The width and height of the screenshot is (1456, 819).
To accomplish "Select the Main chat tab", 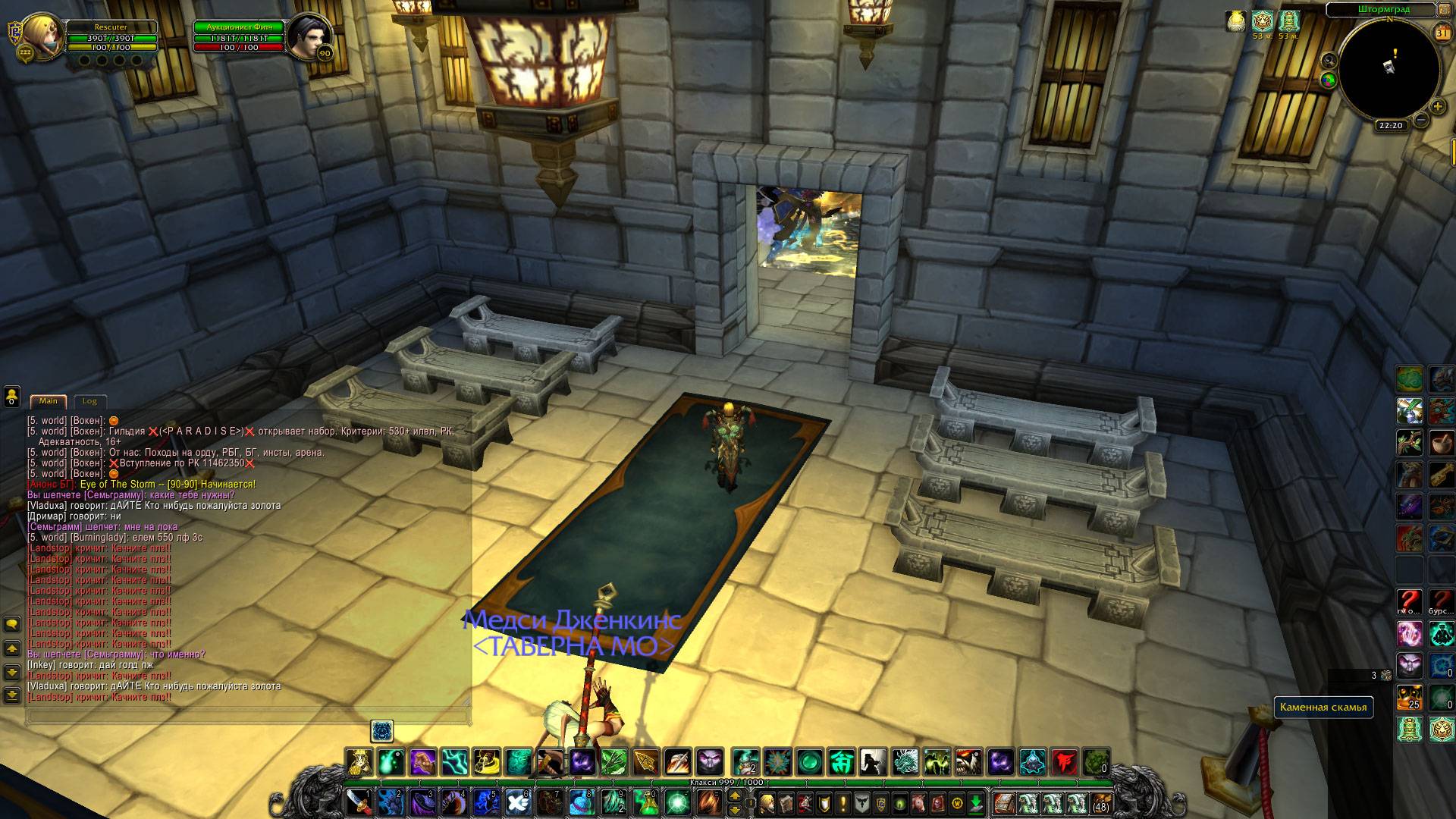I will pyautogui.click(x=49, y=401).
